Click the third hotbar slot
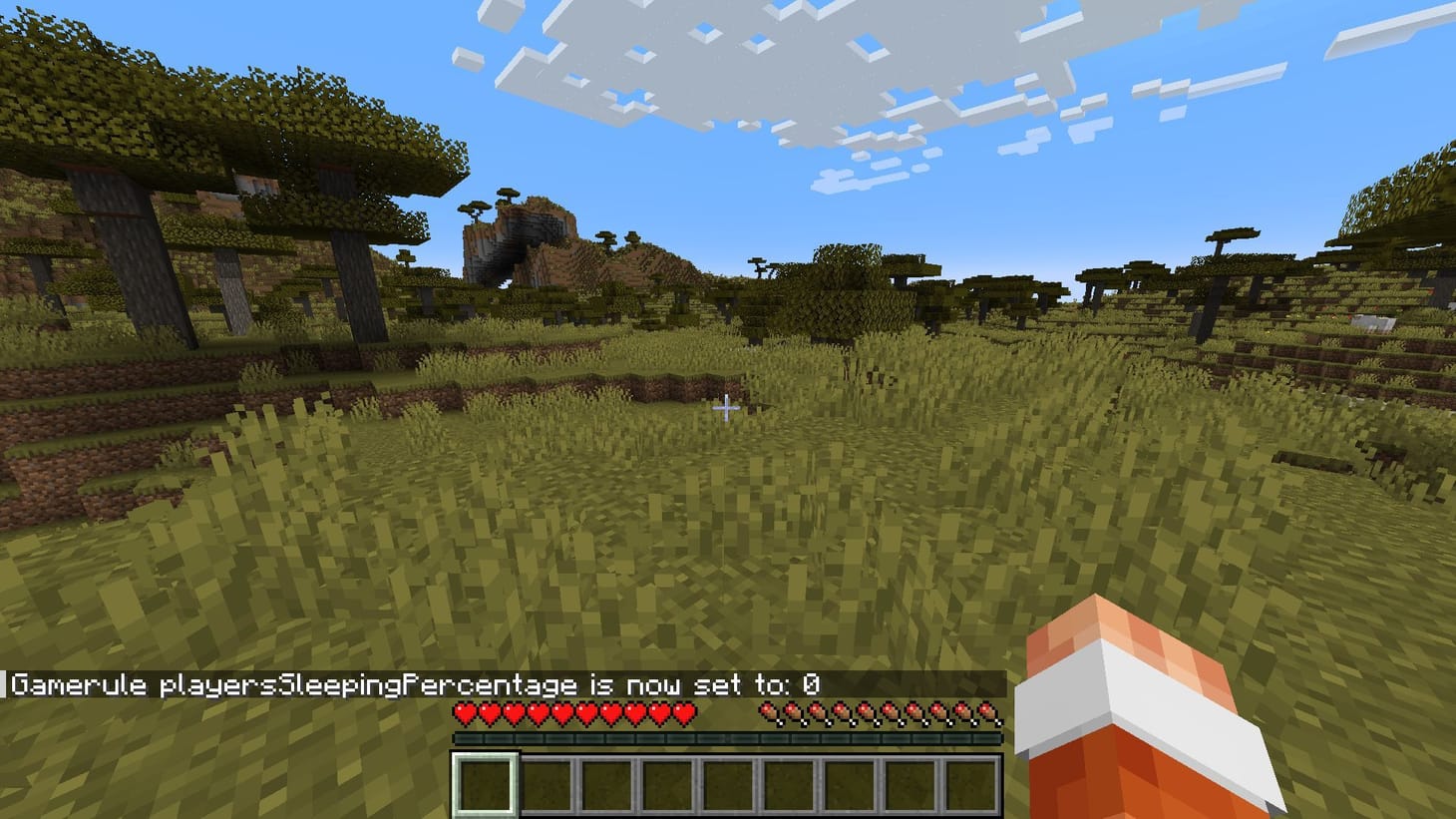1456x819 pixels. point(606,783)
